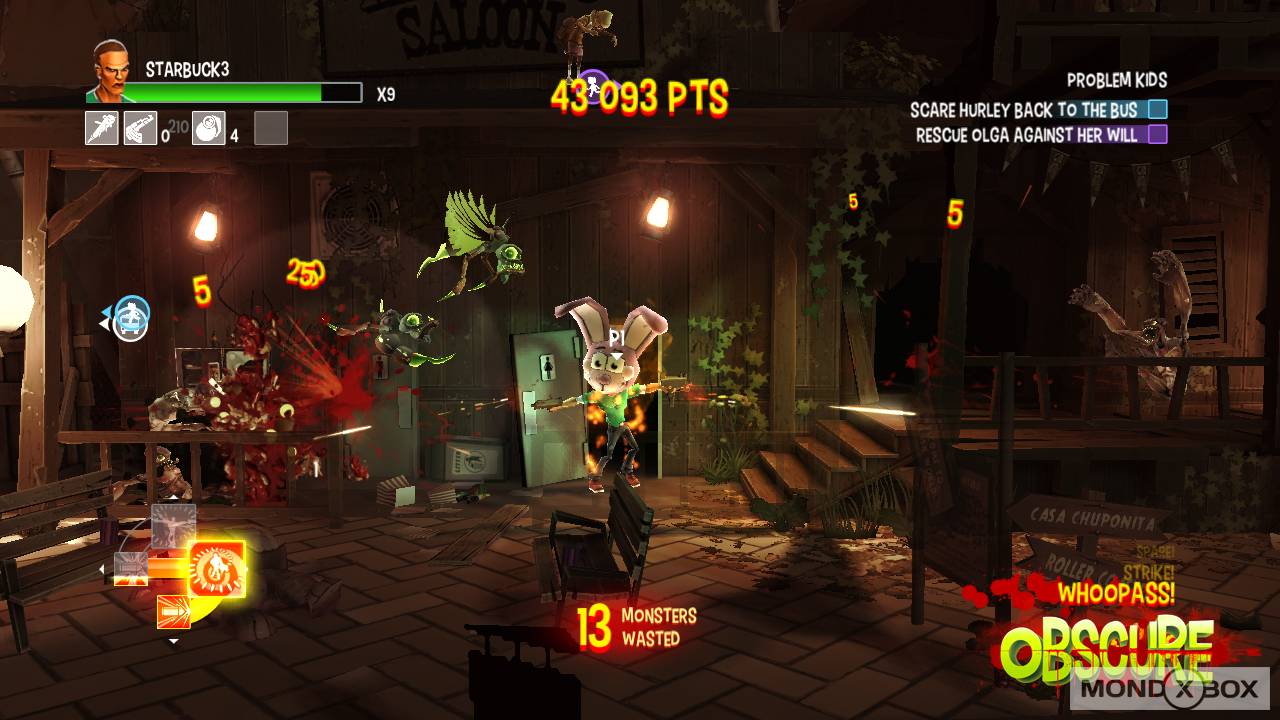Expand the skill wheel using the down chevron

pyautogui.click(x=174, y=641)
